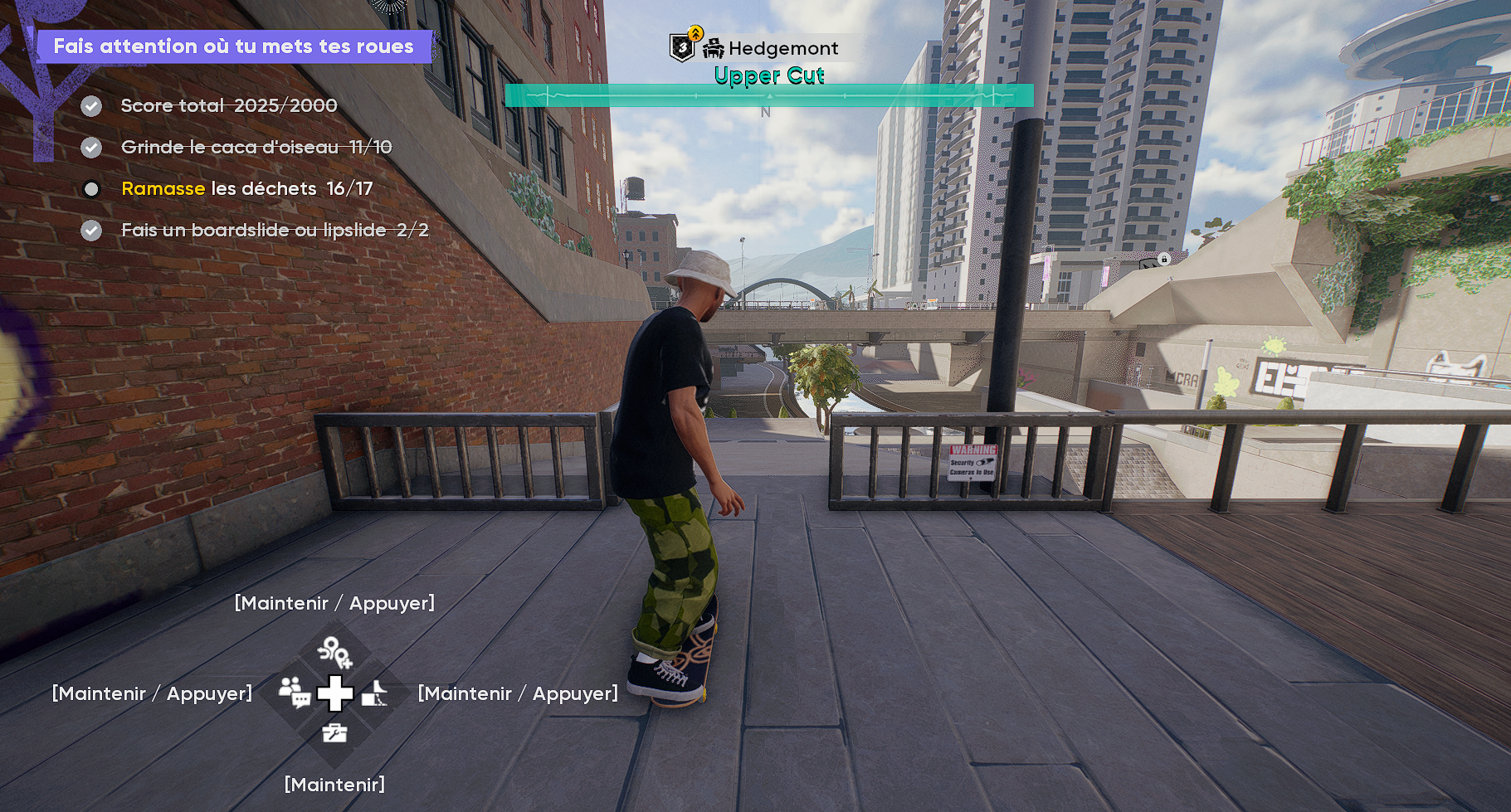Open the social chat players icon

pos(294,692)
